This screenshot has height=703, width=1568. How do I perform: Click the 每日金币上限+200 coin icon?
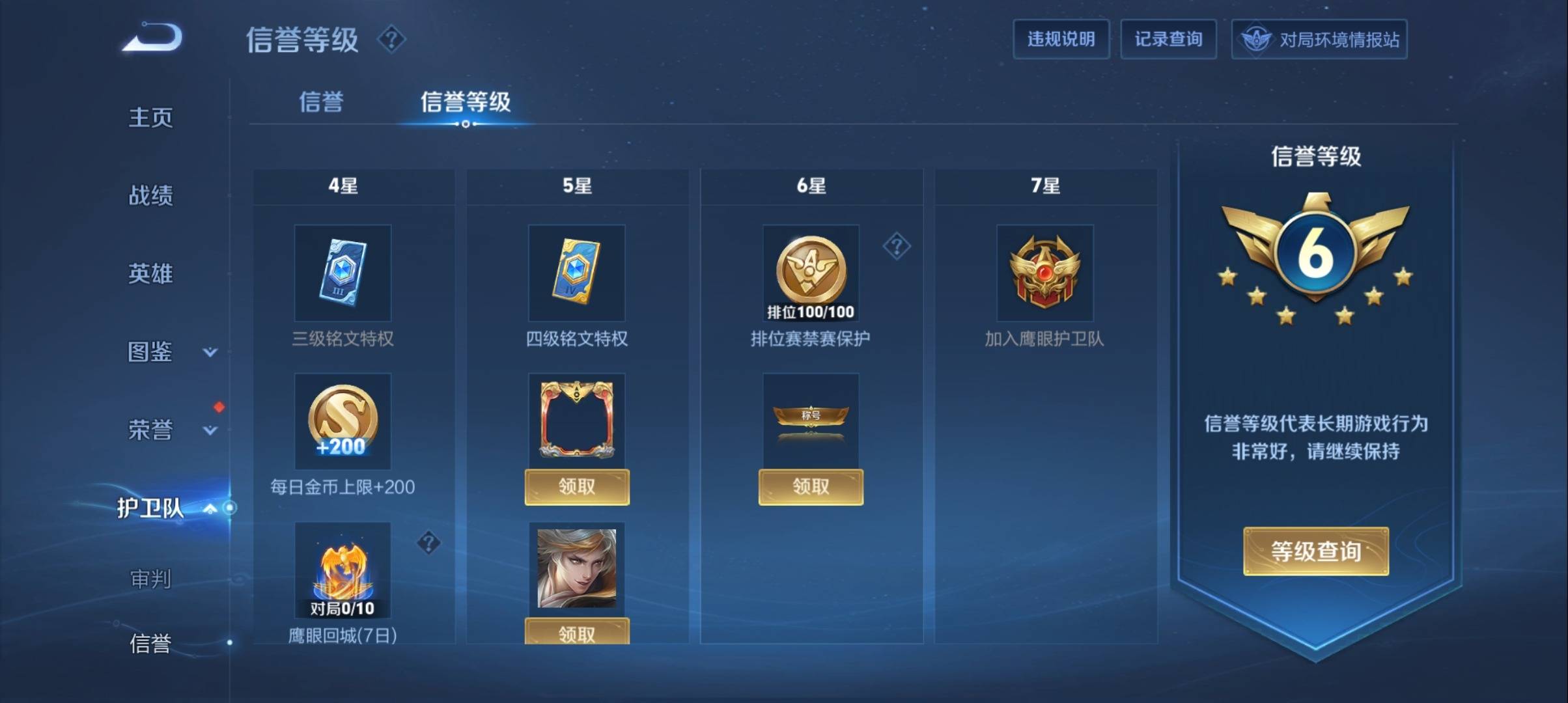pos(343,422)
